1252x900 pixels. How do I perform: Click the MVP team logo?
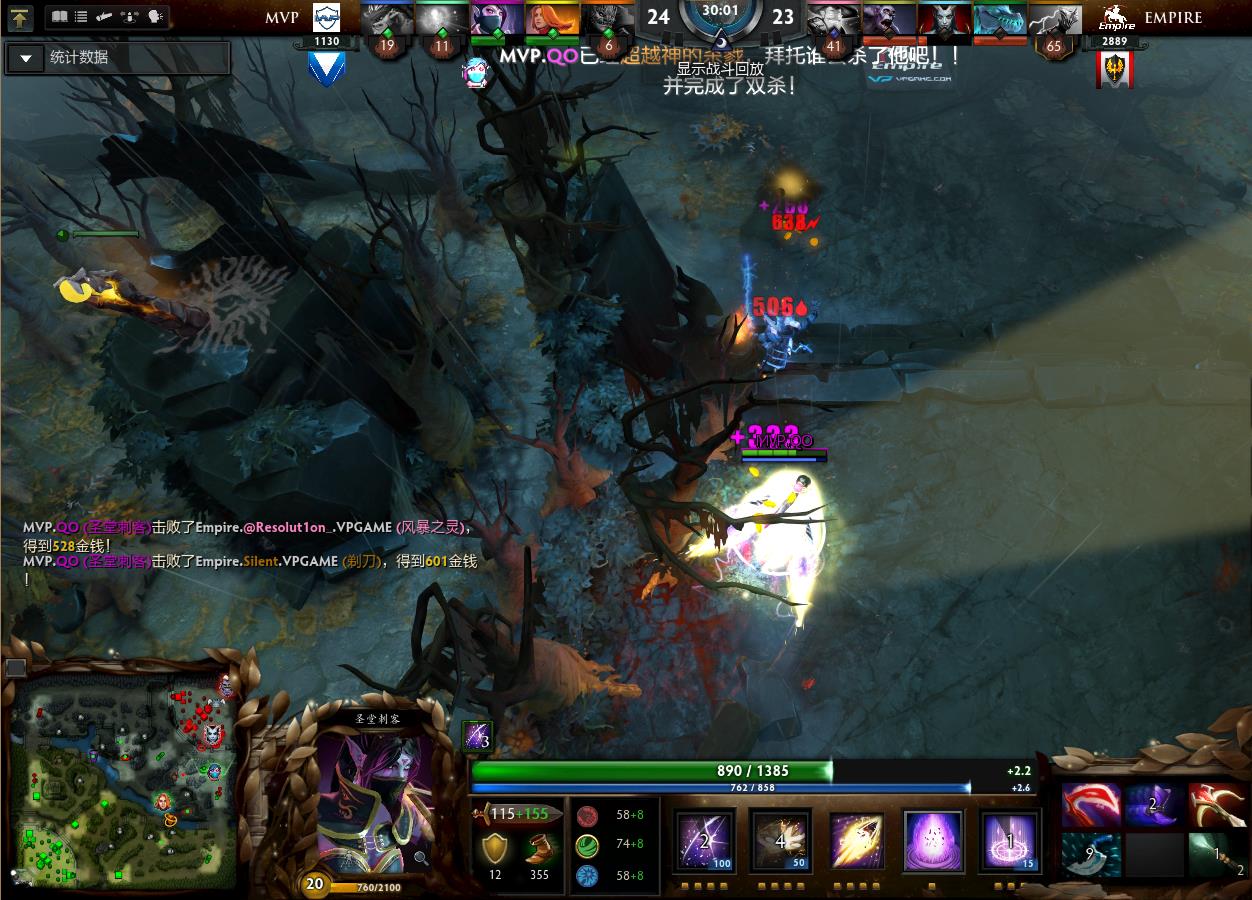(326, 17)
